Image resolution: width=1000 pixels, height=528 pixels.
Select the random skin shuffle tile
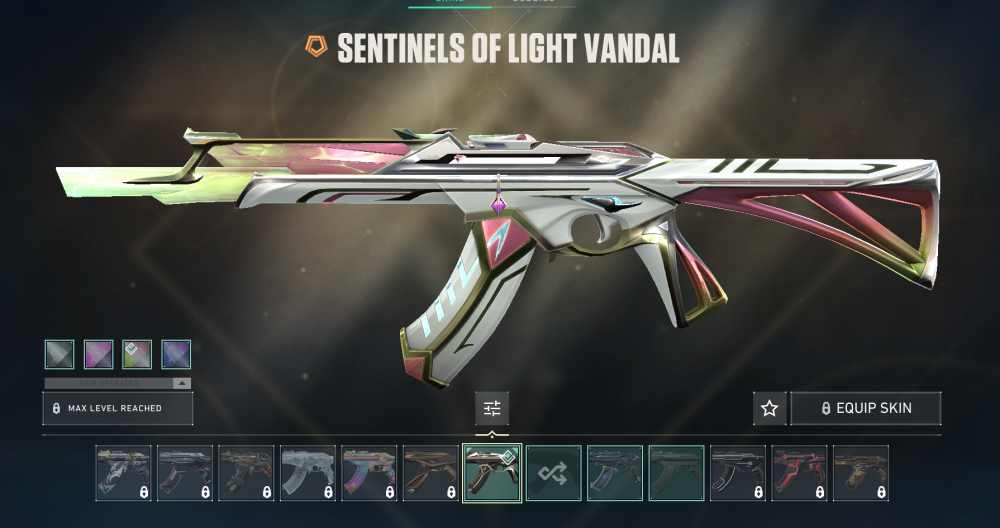(553, 473)
